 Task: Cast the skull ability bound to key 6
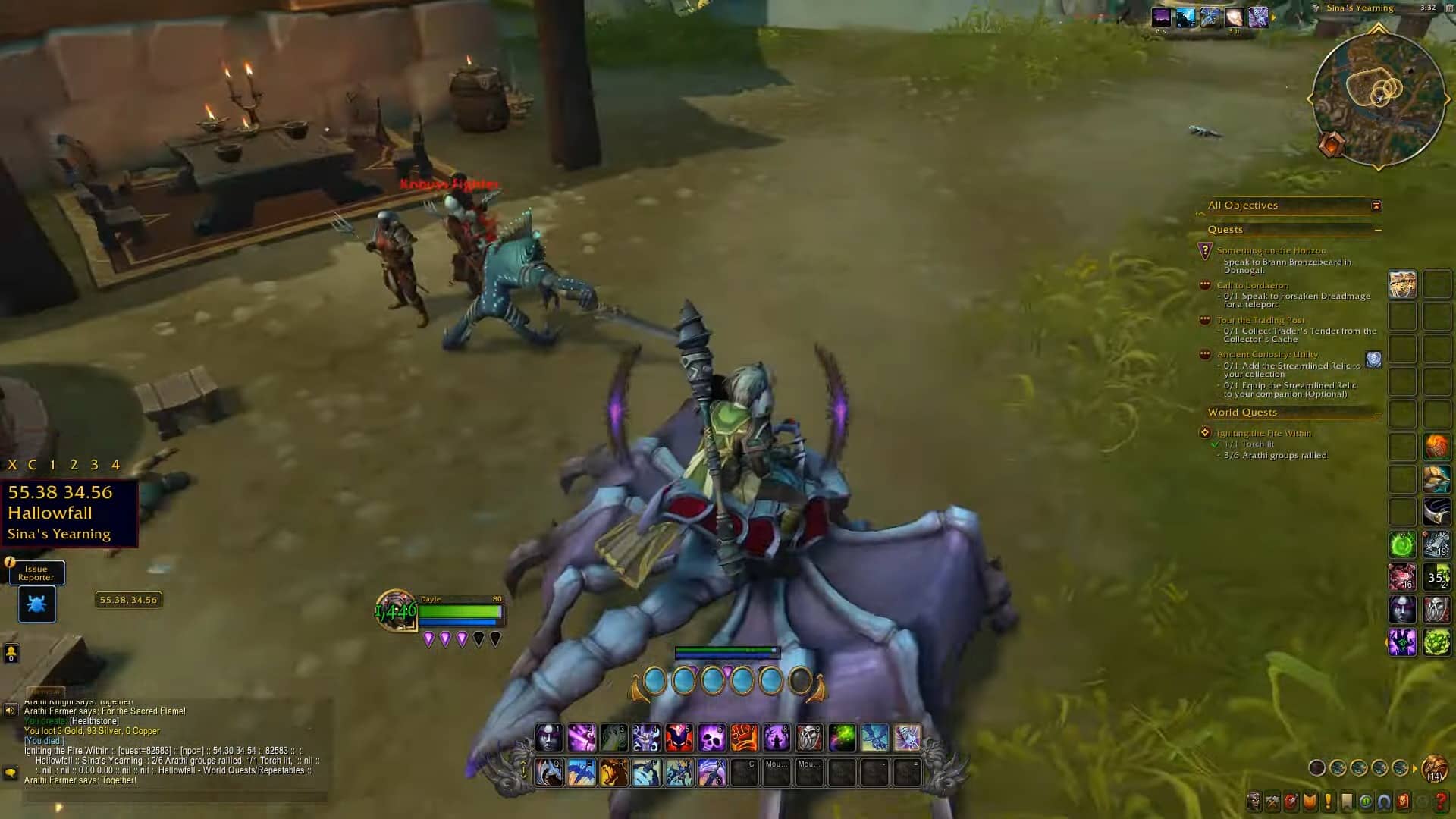coord(711,735)
